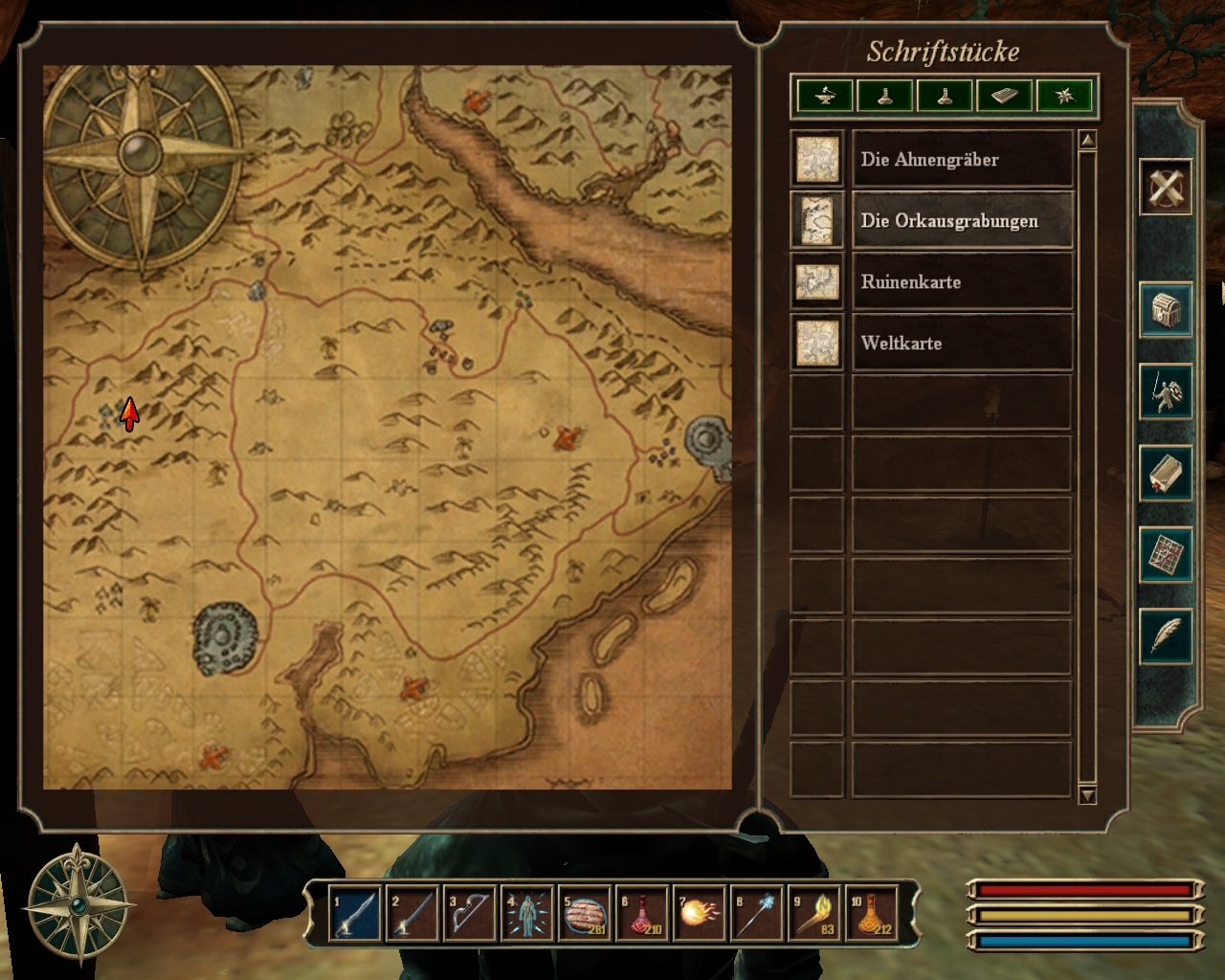Select the compass star maps filter tab
Viewport: 1225px width, 980px height.
click(x=1064, y=96)
